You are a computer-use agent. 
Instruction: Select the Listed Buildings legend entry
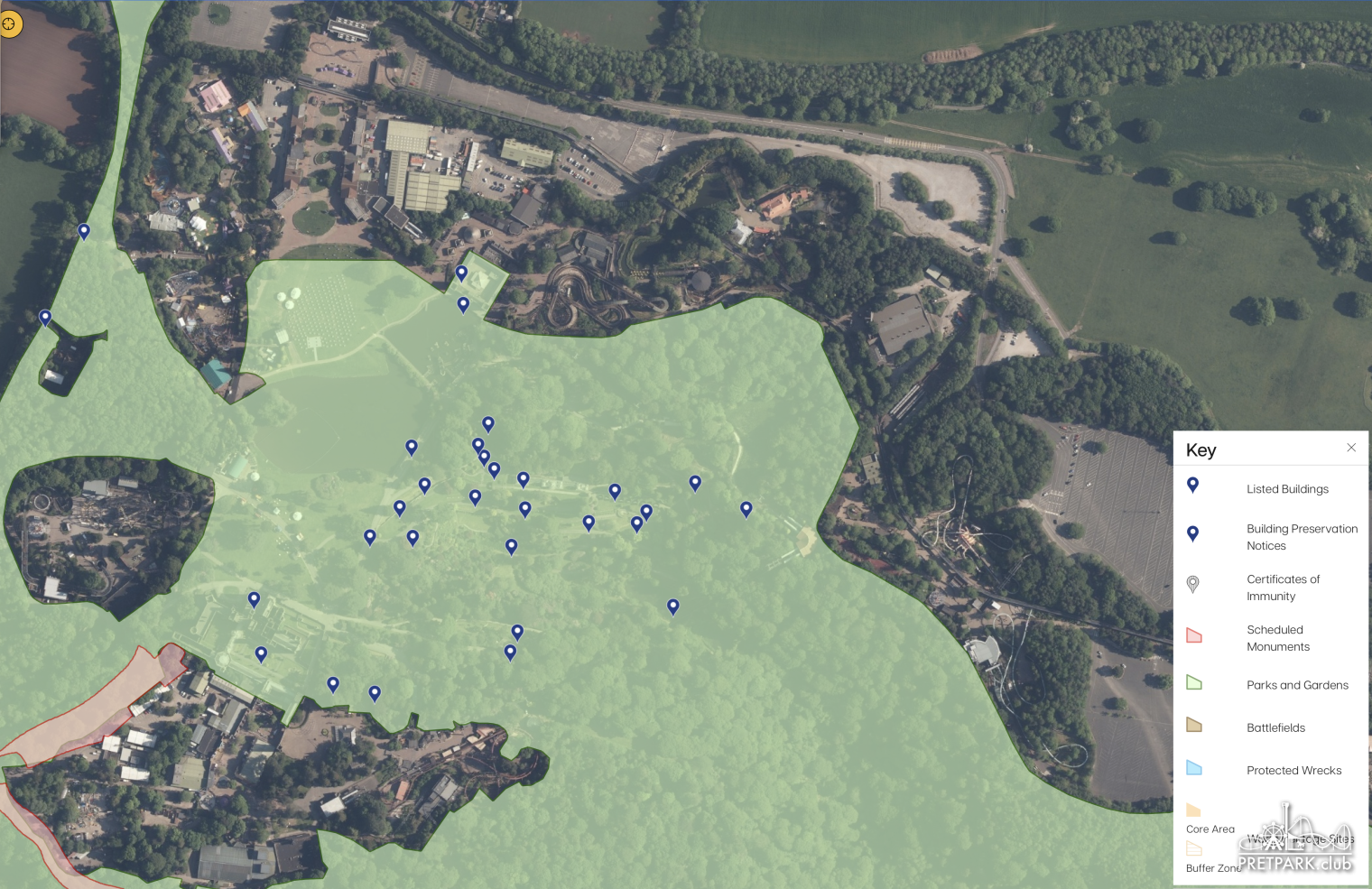coord(1287,489)
